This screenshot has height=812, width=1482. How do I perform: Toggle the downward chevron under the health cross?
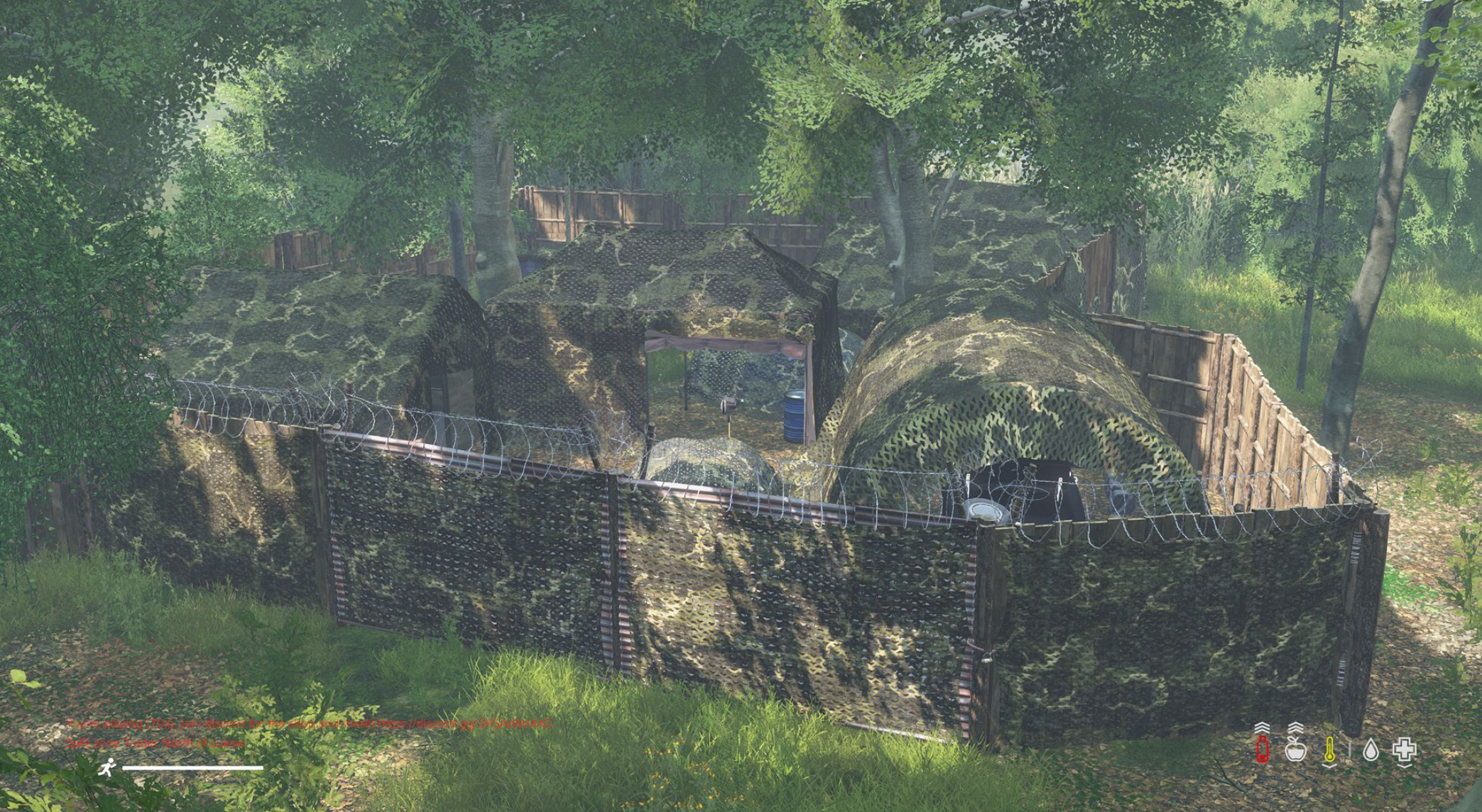click(x=1405, y=766)
